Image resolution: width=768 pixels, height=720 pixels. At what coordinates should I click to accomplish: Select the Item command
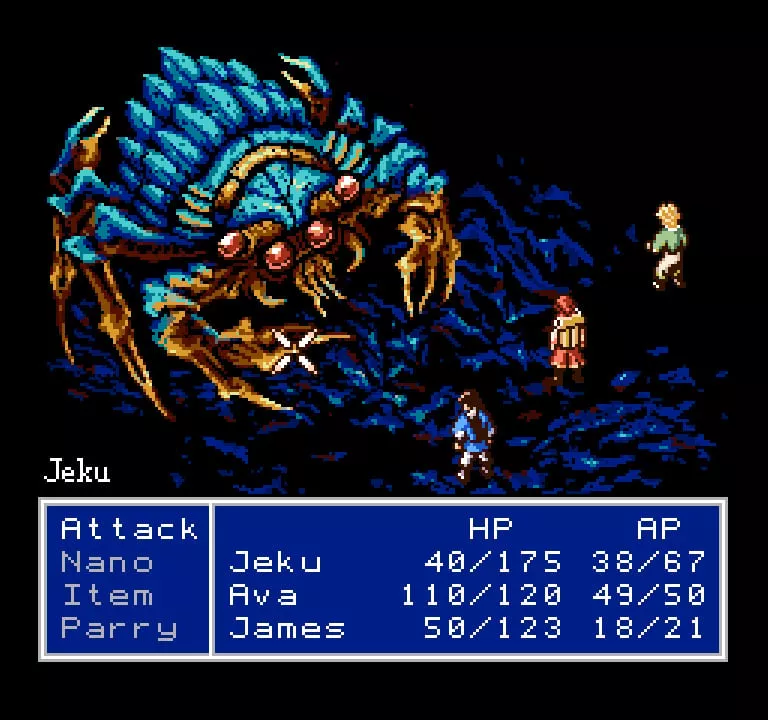pyautogui.click(x=108, y=595)
